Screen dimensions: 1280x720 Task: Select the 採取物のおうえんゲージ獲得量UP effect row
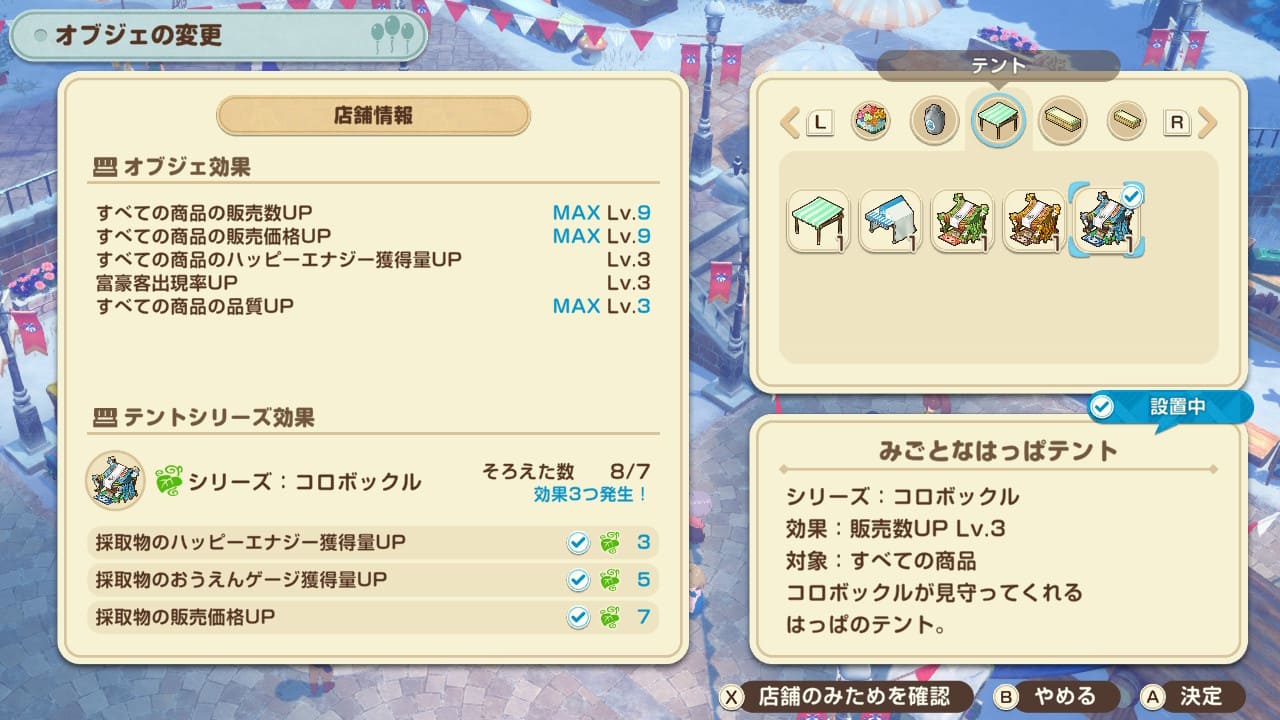372,580
